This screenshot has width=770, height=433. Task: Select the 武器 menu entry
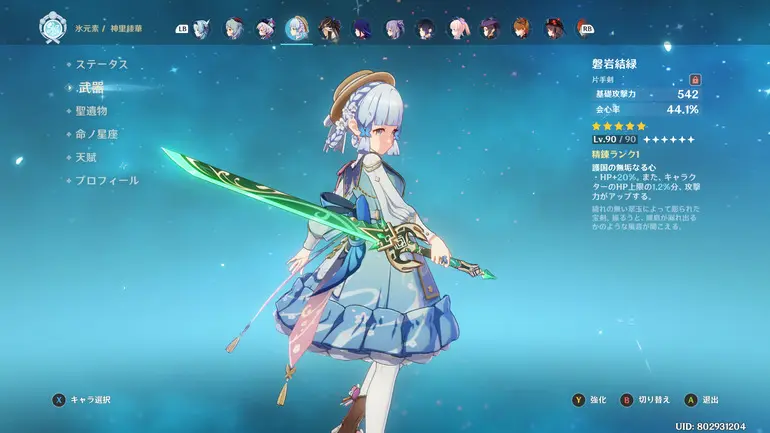click(x=93, y=88)
